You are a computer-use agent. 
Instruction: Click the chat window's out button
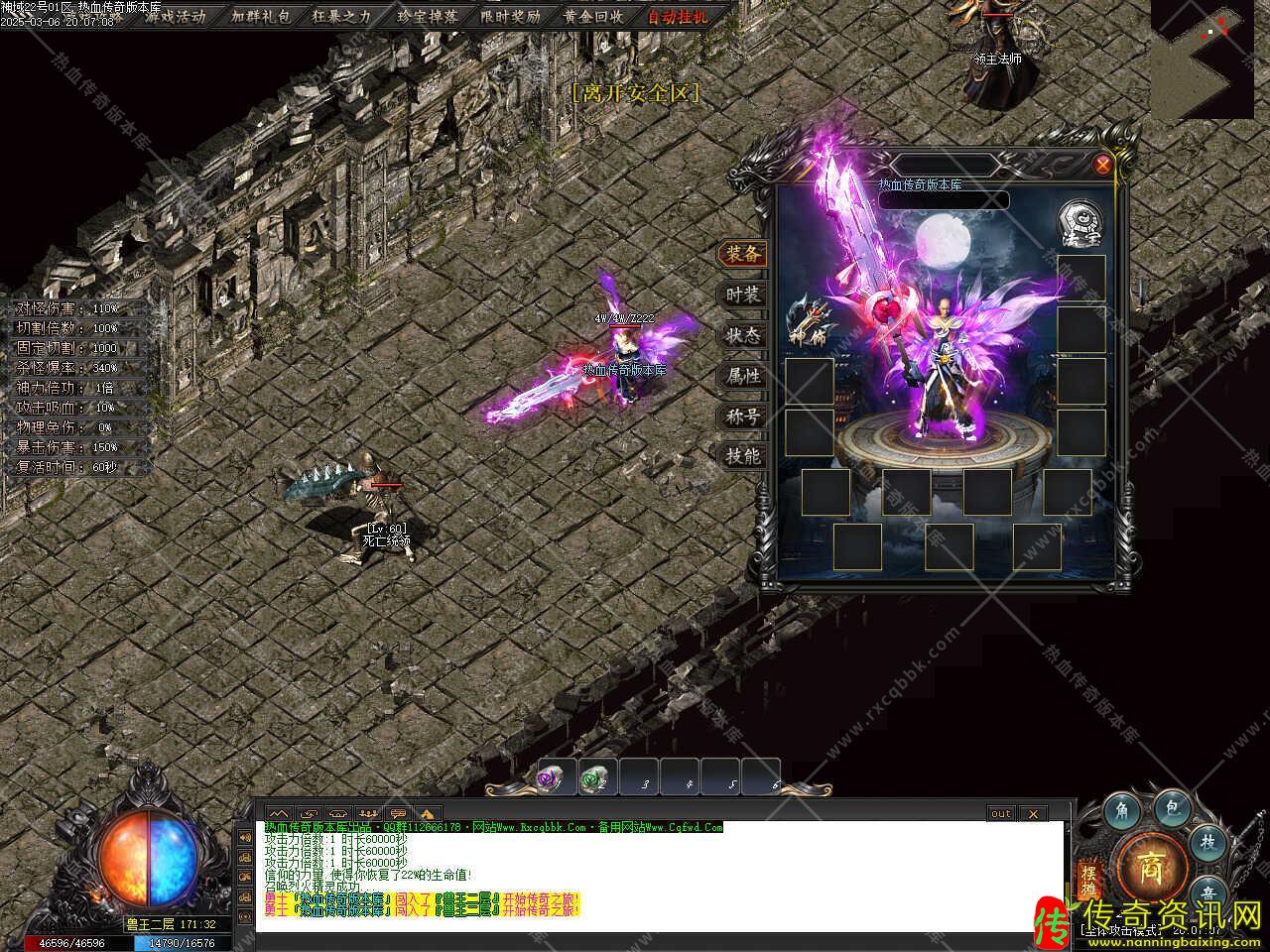tap(1001, 814)
